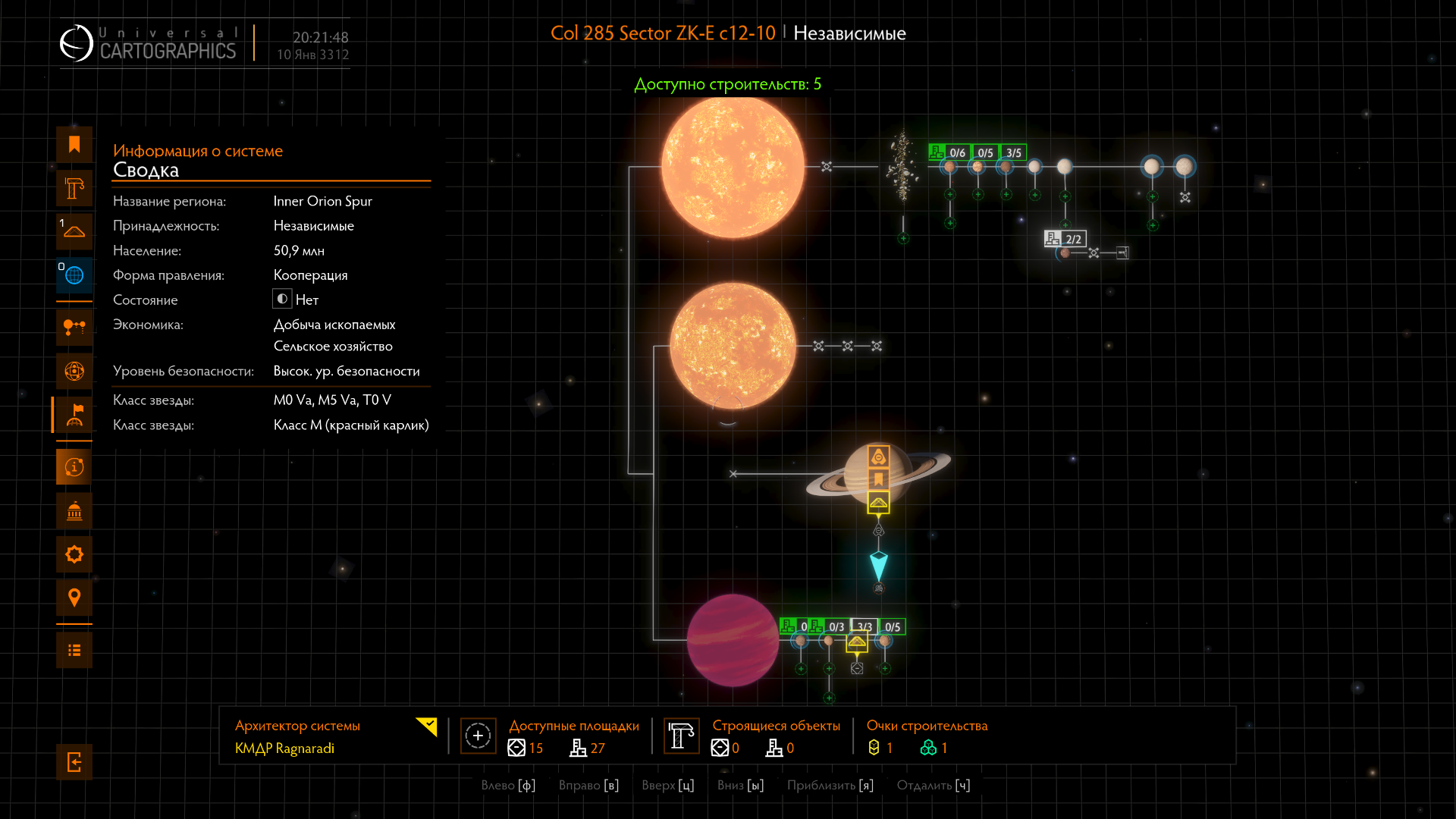Choose the pink brown dwarf body
The height and width of the screenshot is (819, 1456).
[x=733, y=641]
